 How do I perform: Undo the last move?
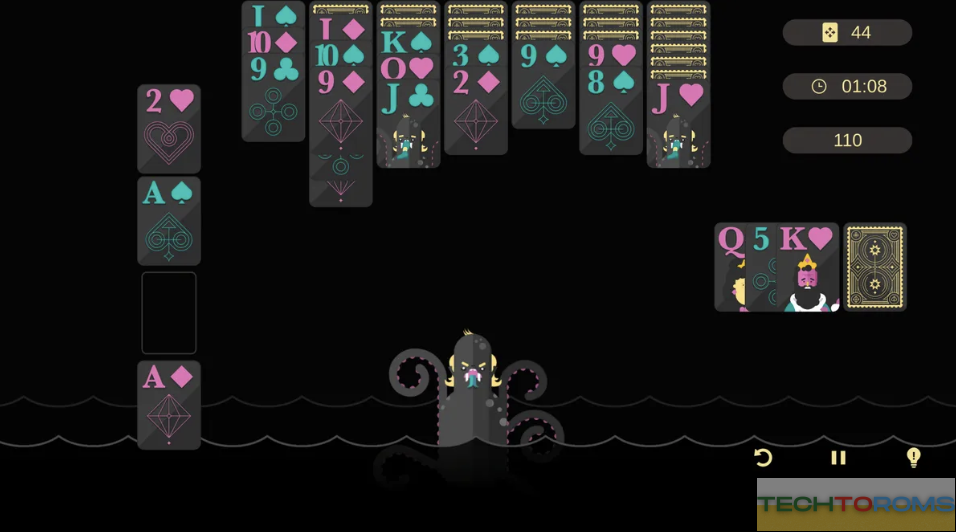763,458
